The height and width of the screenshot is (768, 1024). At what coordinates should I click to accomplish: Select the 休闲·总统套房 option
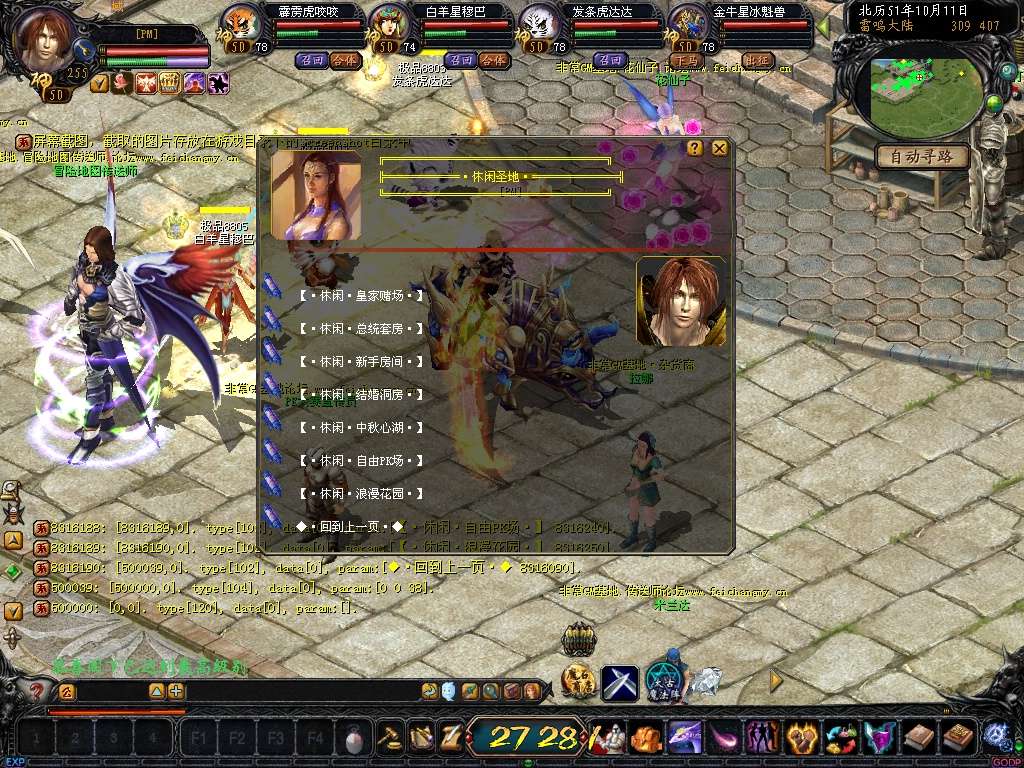pyautogui.click(x=361, y=329)
